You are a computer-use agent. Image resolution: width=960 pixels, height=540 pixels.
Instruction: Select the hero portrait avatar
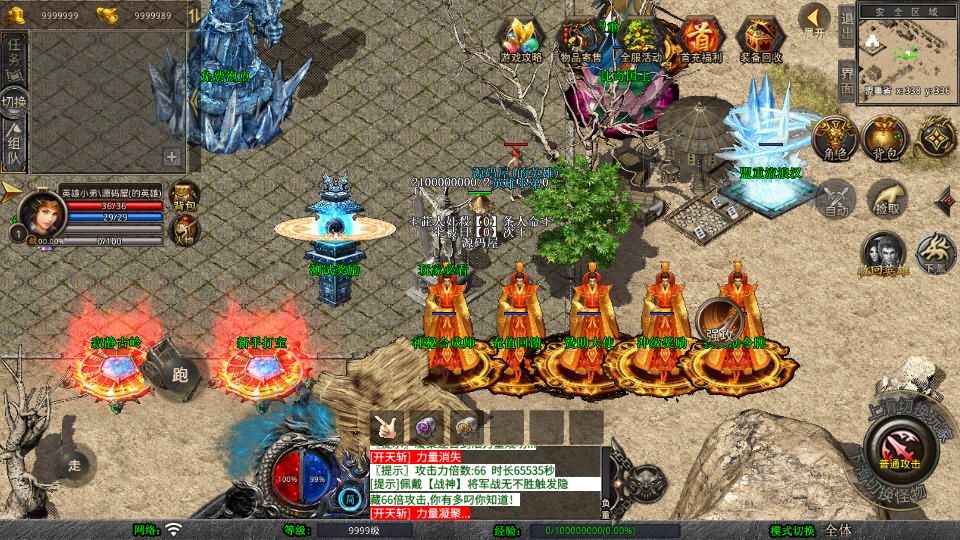click(41, 212)
